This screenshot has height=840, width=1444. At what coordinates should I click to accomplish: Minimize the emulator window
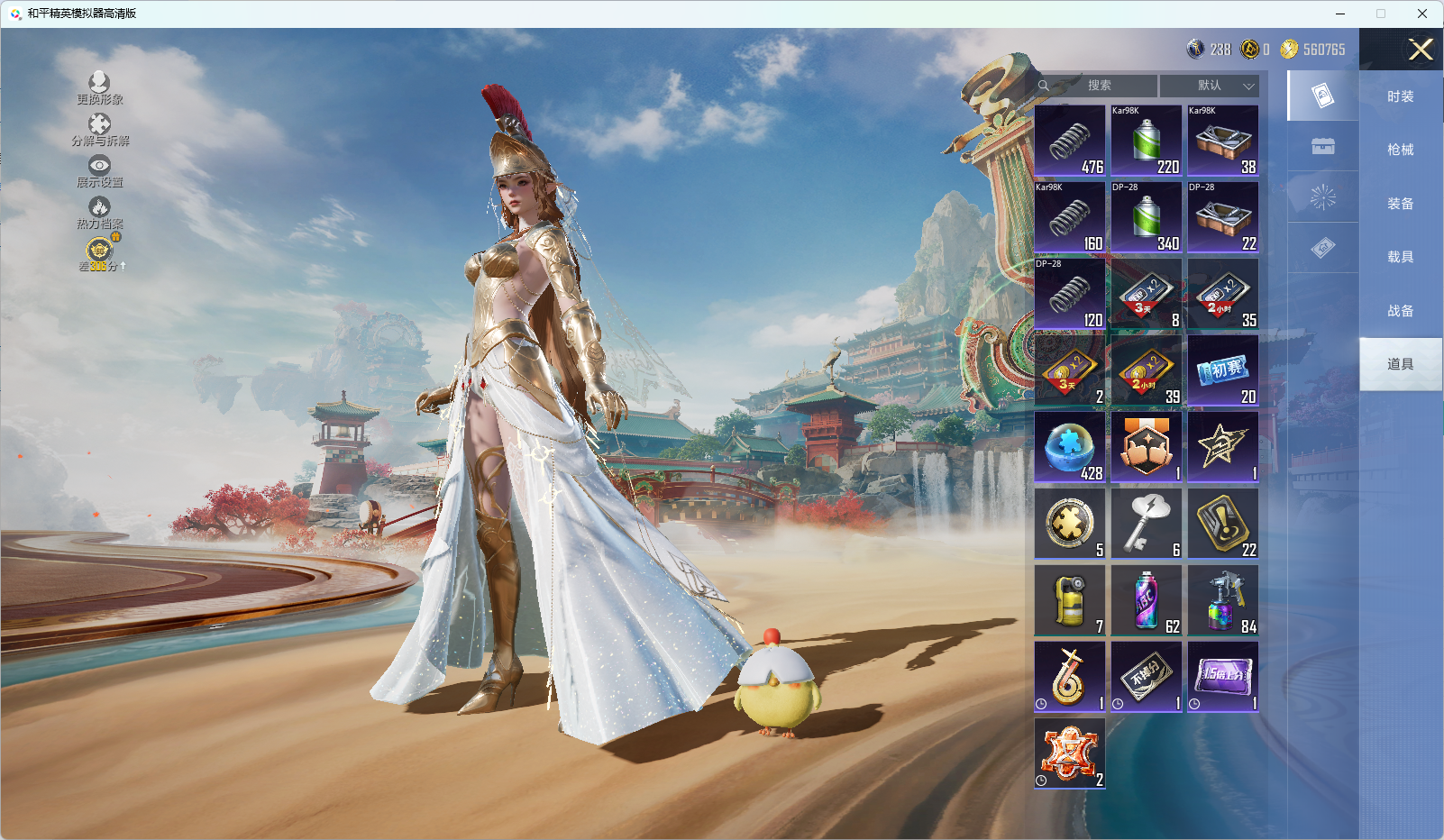[x=1340, y=14]
